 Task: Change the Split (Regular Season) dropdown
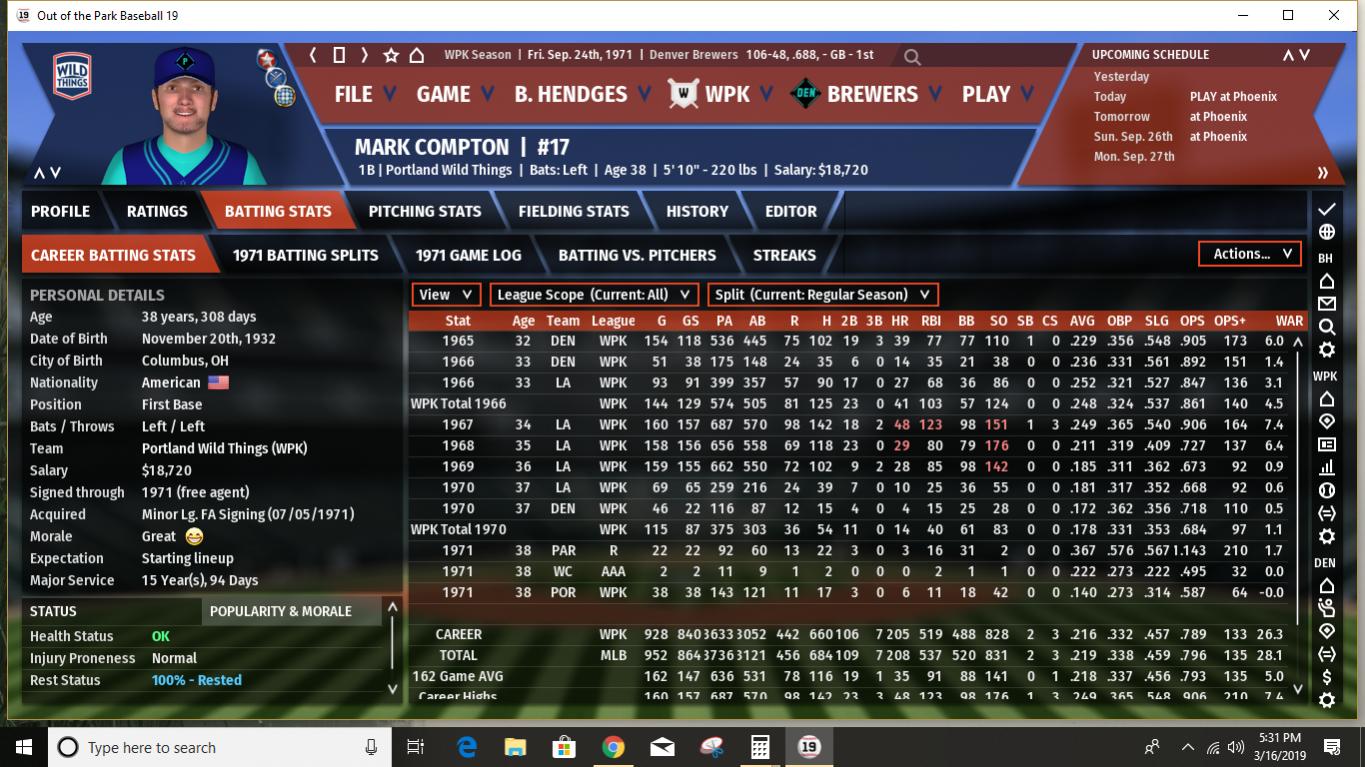pyautogui.click(x=823, y=295)
